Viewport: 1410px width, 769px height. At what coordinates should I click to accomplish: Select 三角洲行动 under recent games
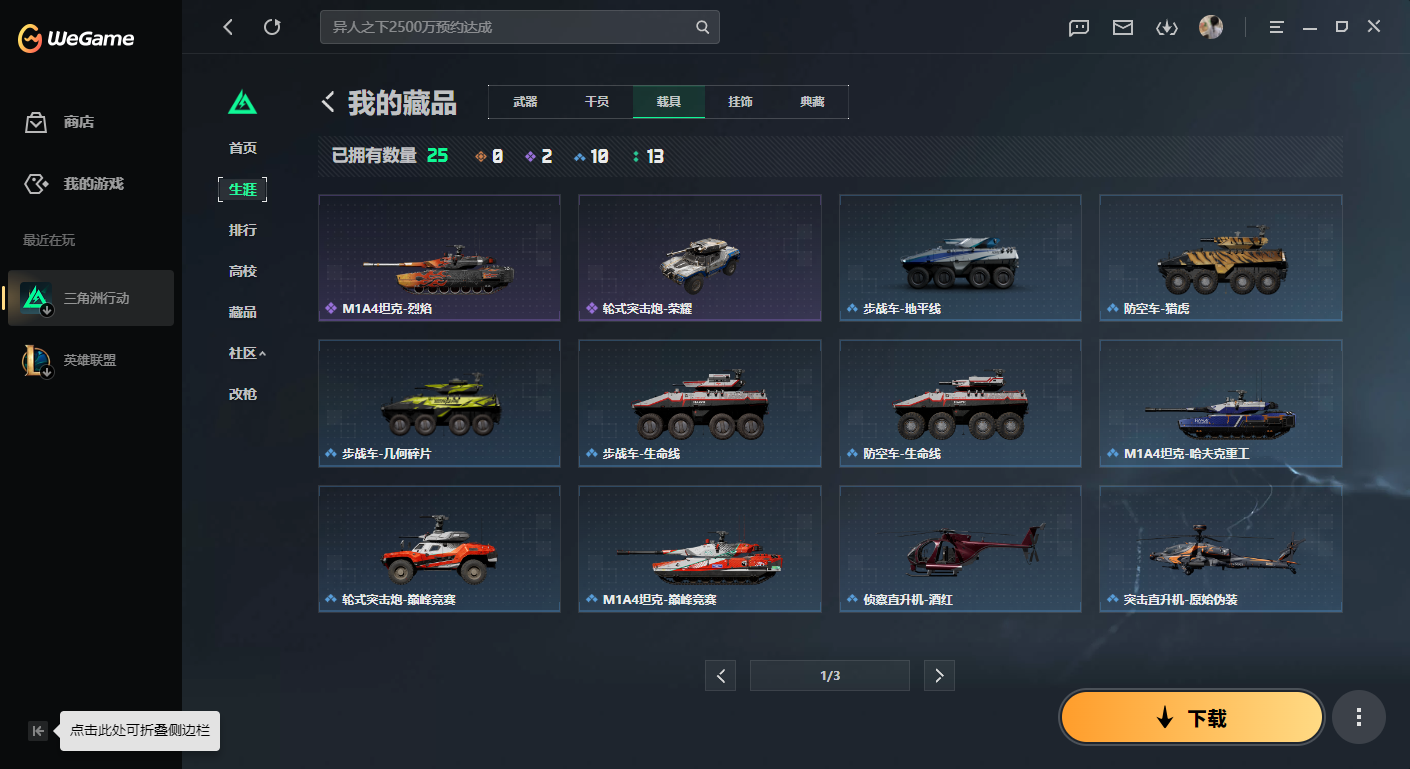click(x=90, y=297)
